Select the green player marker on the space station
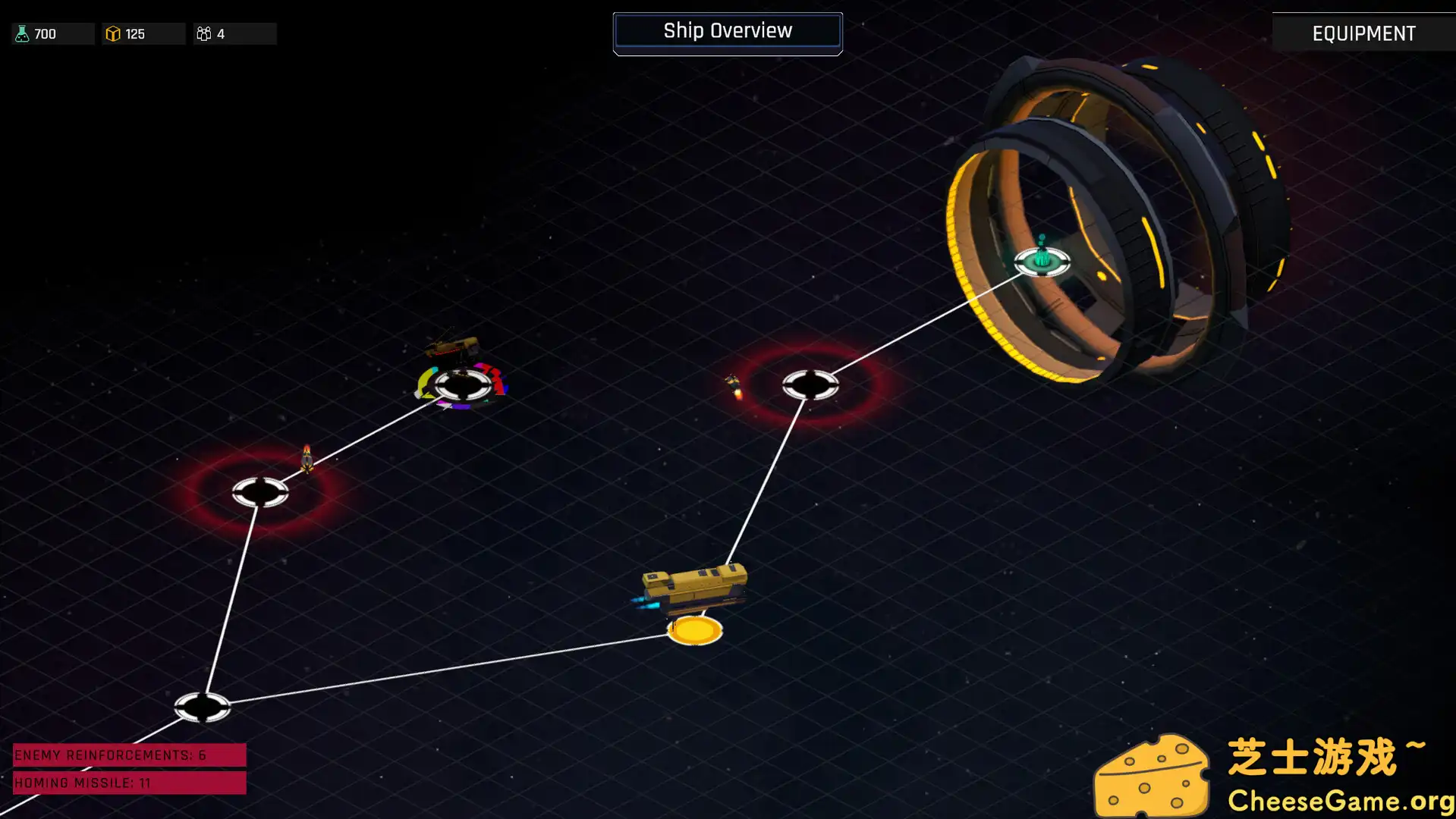This screenshot has height=819, width=1456. coord(1042,260)
